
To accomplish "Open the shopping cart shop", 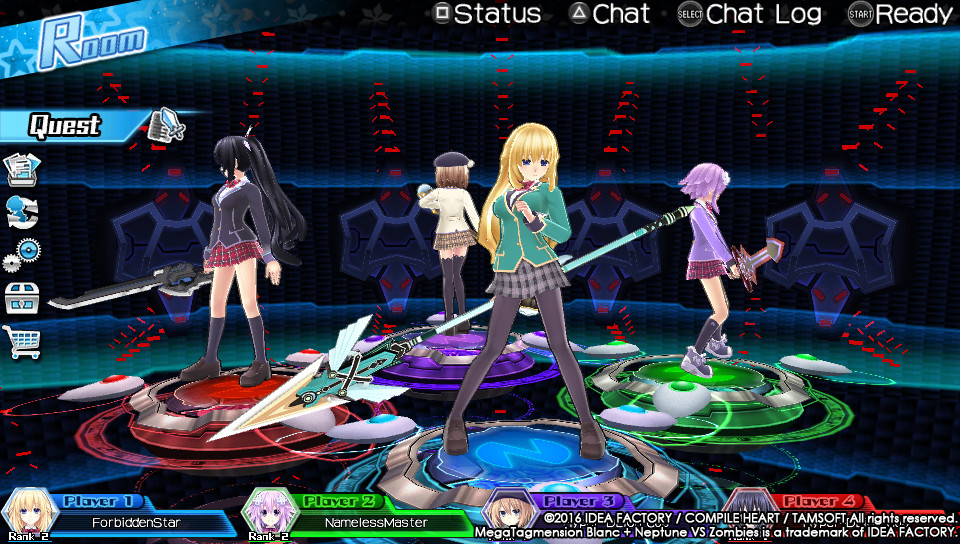I will (x=23, y=341).
